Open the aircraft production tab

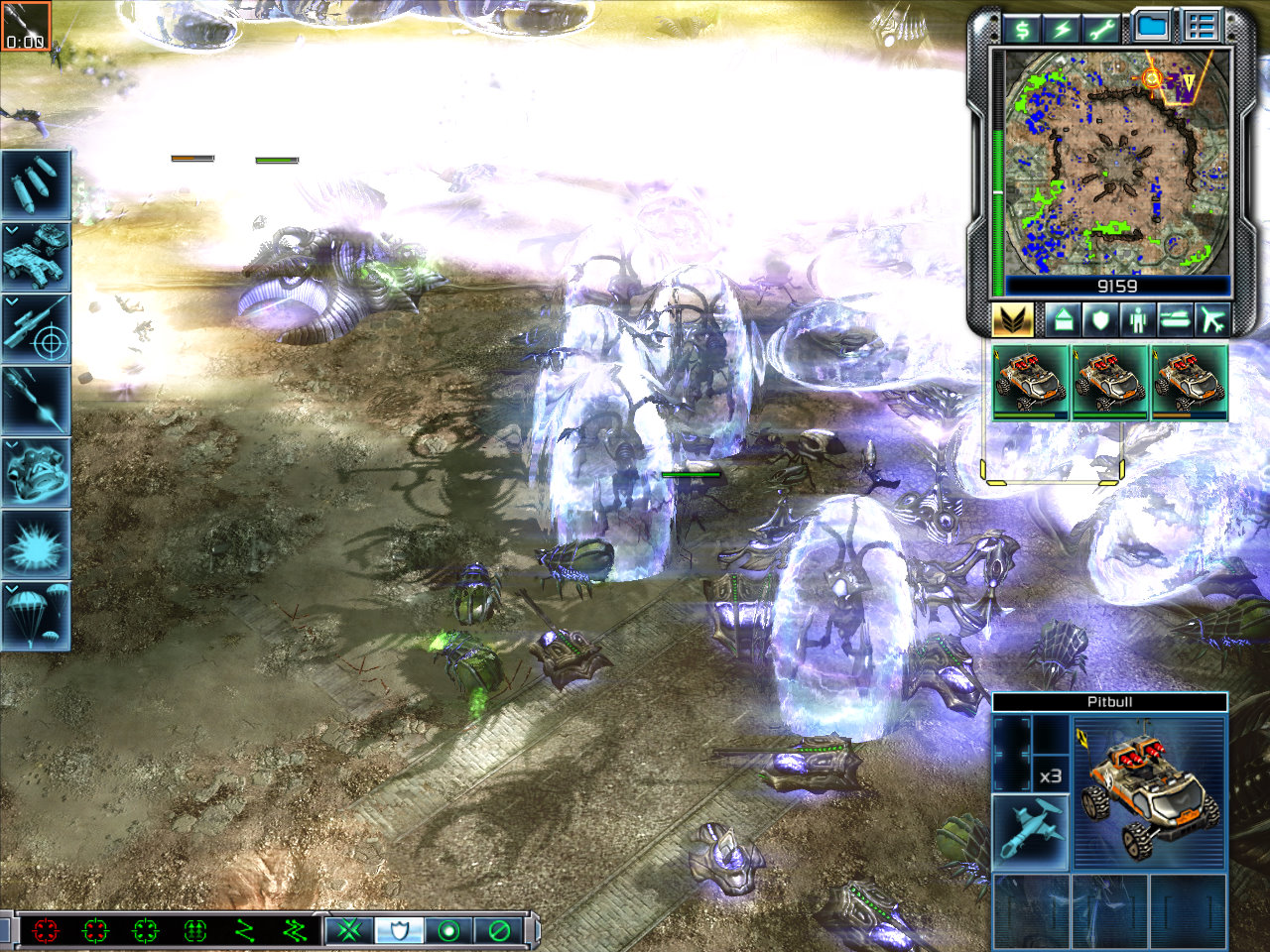click(1211, 320)
